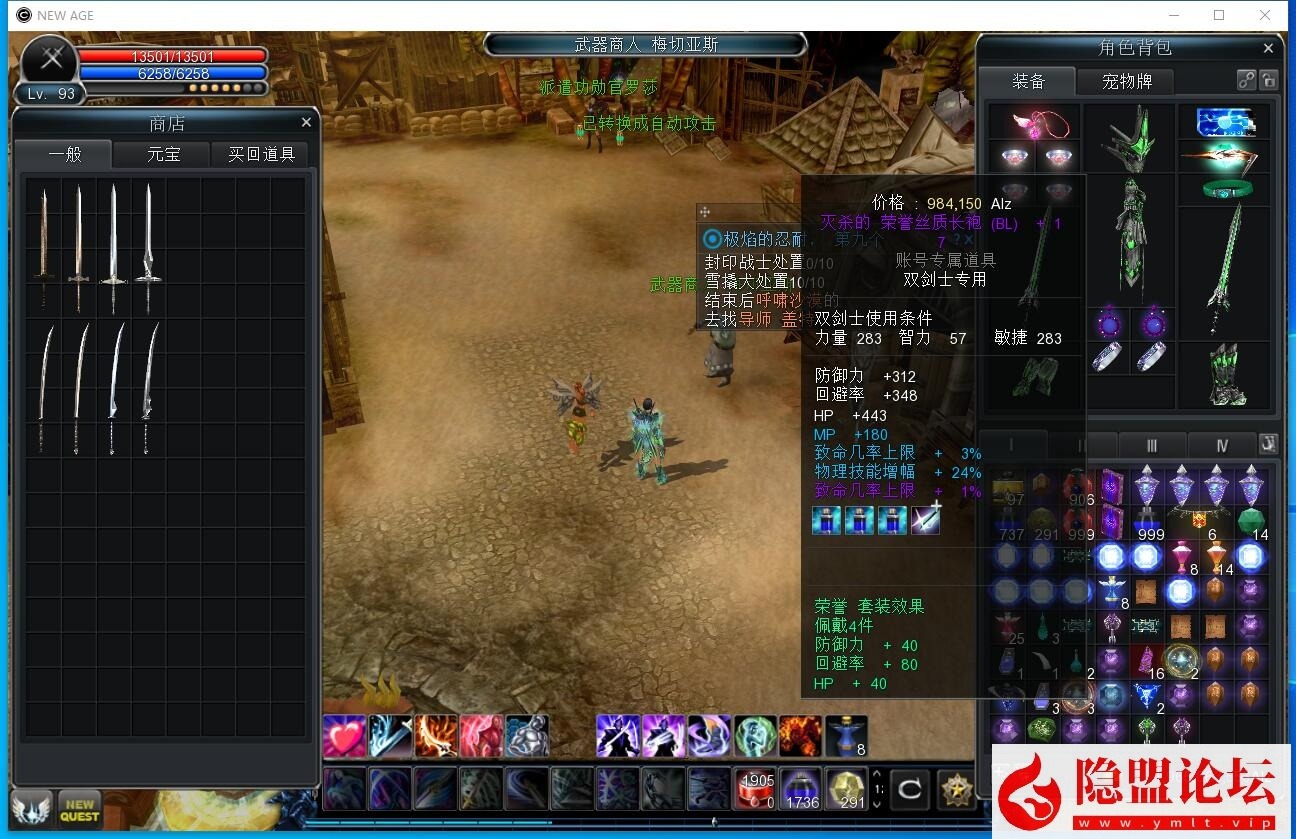Select the silver statue buff icon on the hotbar
Image resolution: width=1296 pixels, height=839 pixels.
tap(528, 734)
